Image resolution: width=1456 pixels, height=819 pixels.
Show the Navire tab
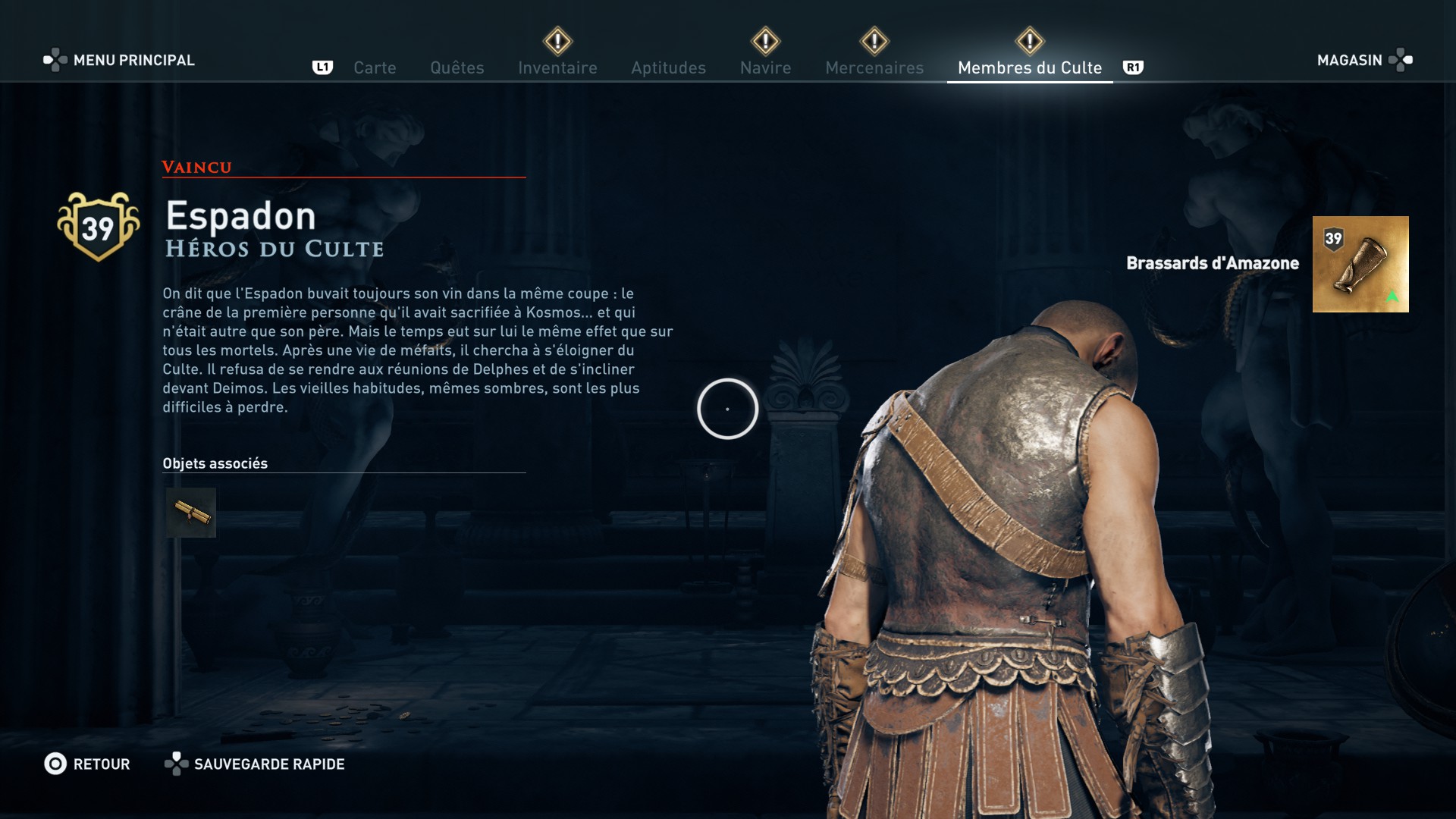coord(765,68)
